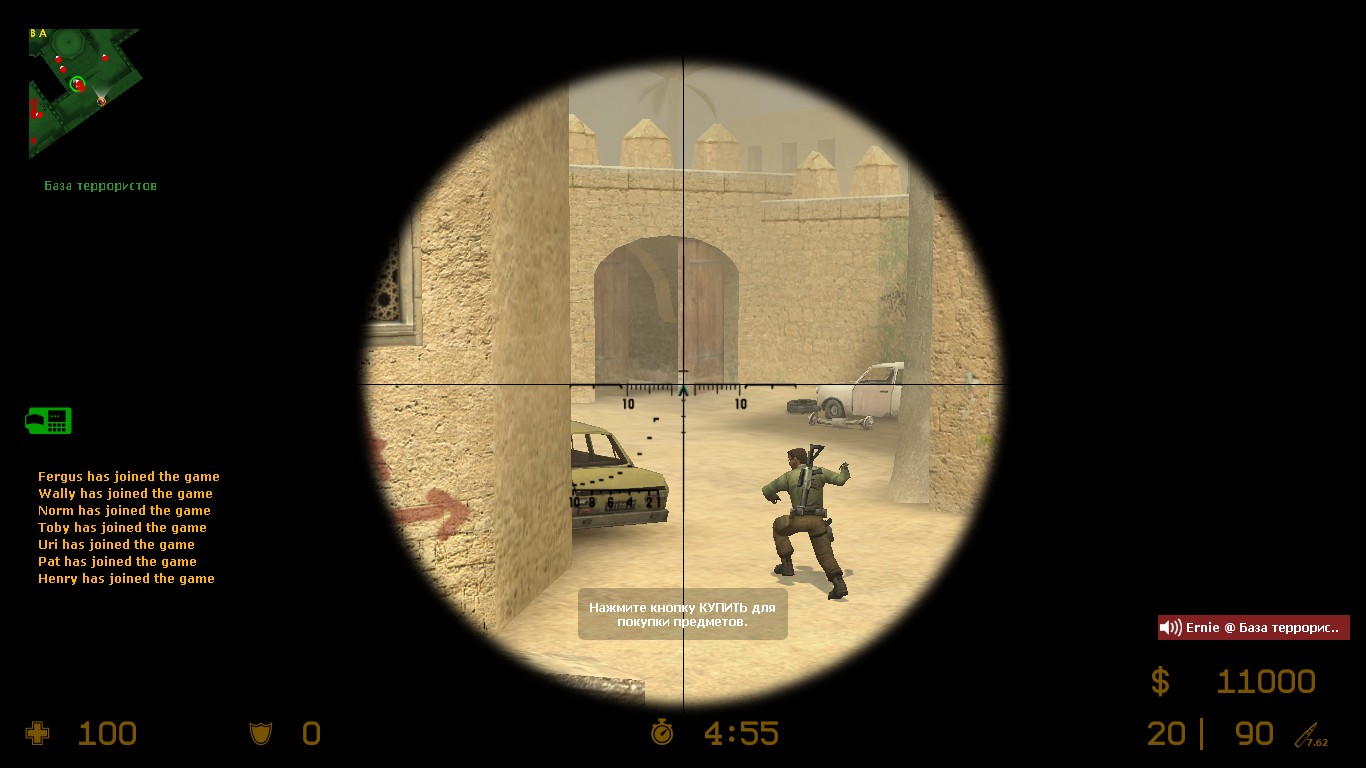Click the round timer stopwatch icon
Screen dimensions: 1366x768
(x=662, y=733)
